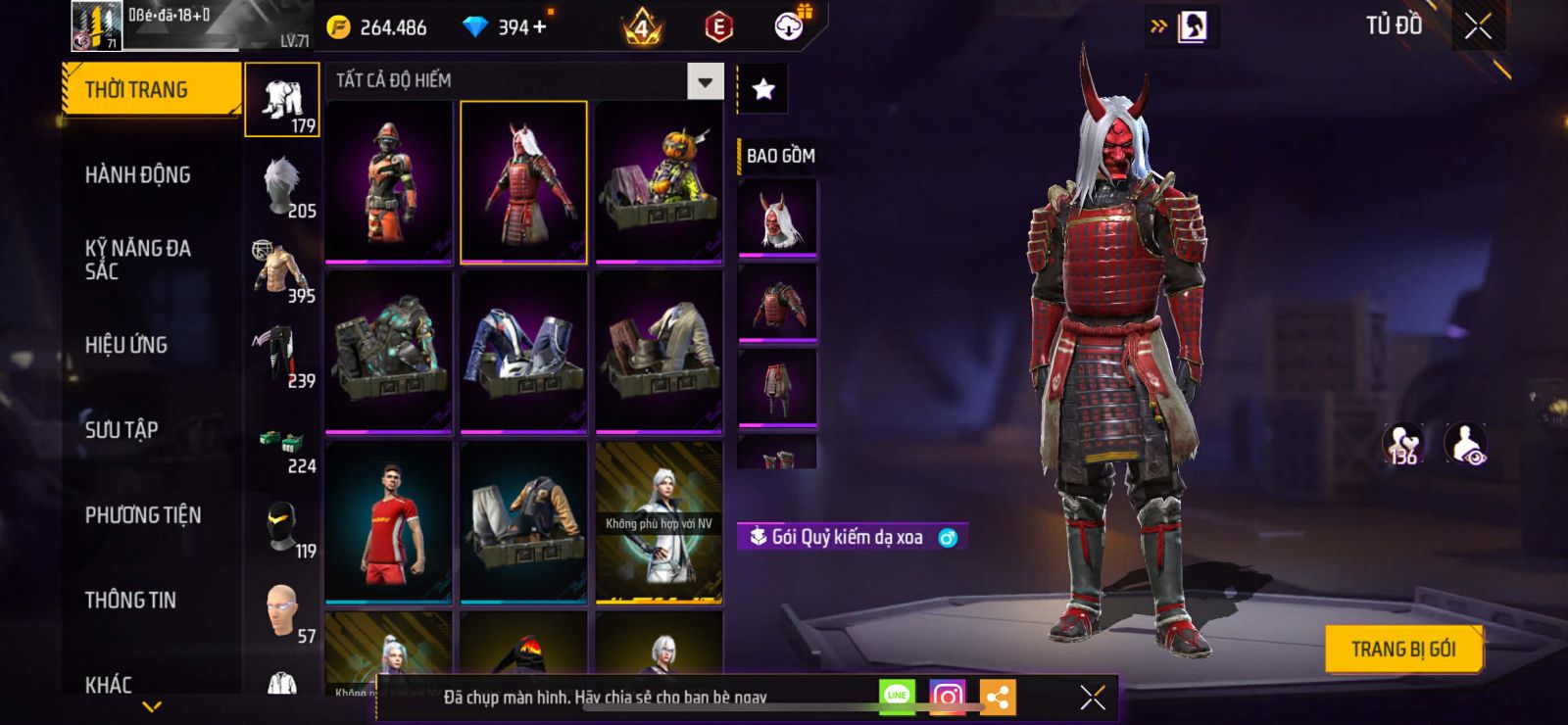
Task: Choose the Phương Tiện category
Action: pos(143,515)
